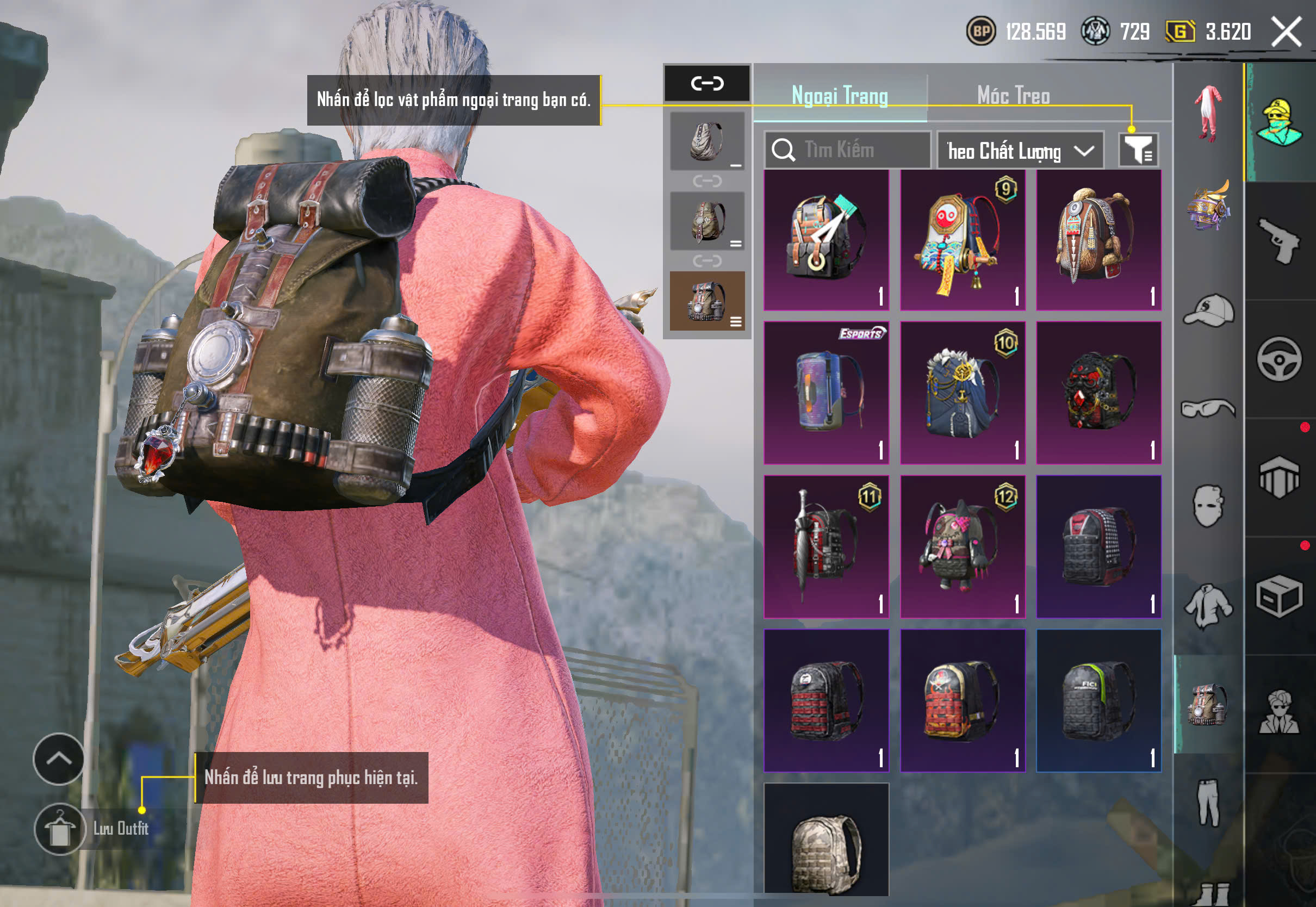Switch to the Móc Treo tab
Image resolution: width=1316 pixels, height=907 pixels.
1013,96
